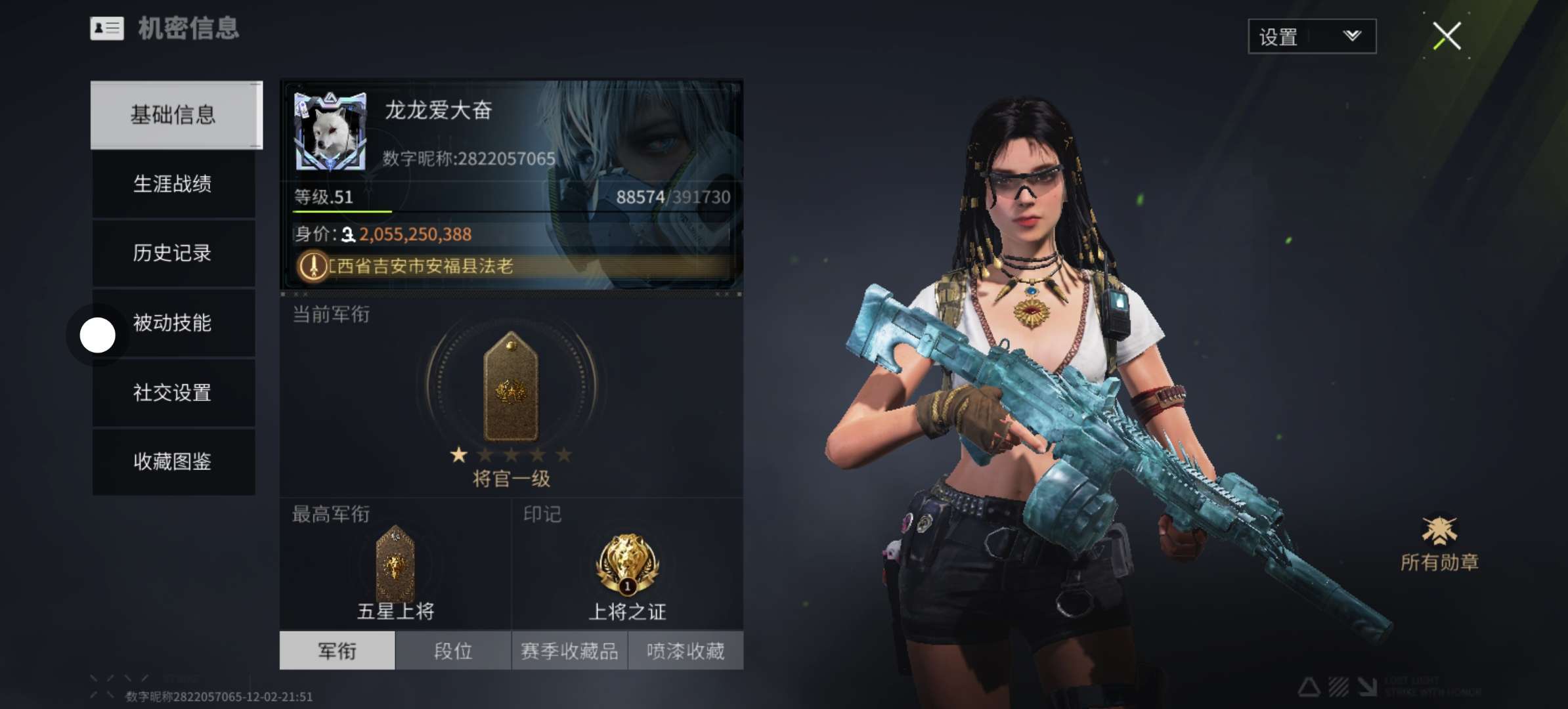Expand the 设置 dropdown
The width and height of the screenshot is (1568, 709).
(1311, 37)
